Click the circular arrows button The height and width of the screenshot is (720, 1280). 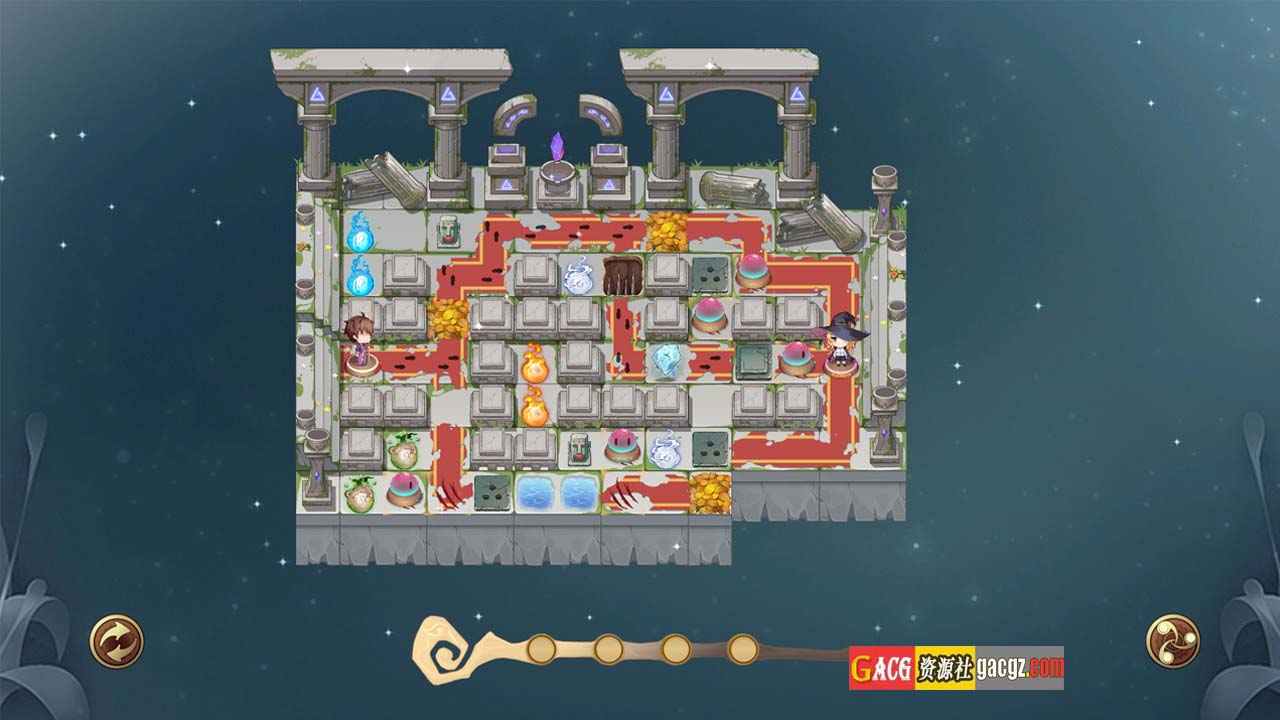coord(117,641)
